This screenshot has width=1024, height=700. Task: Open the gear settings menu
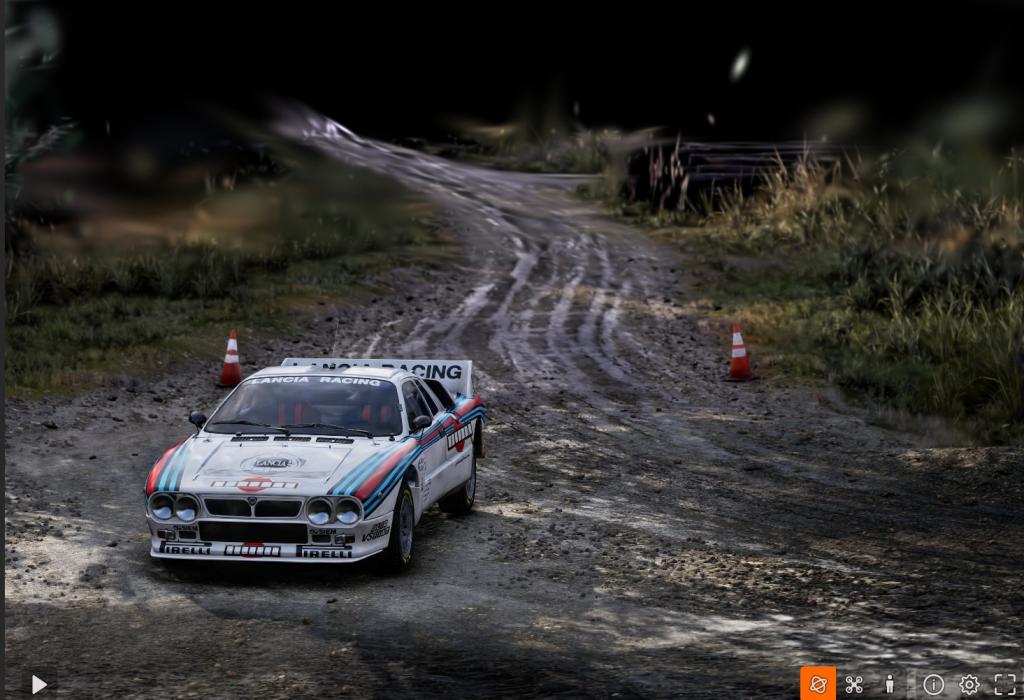(969, 684)
